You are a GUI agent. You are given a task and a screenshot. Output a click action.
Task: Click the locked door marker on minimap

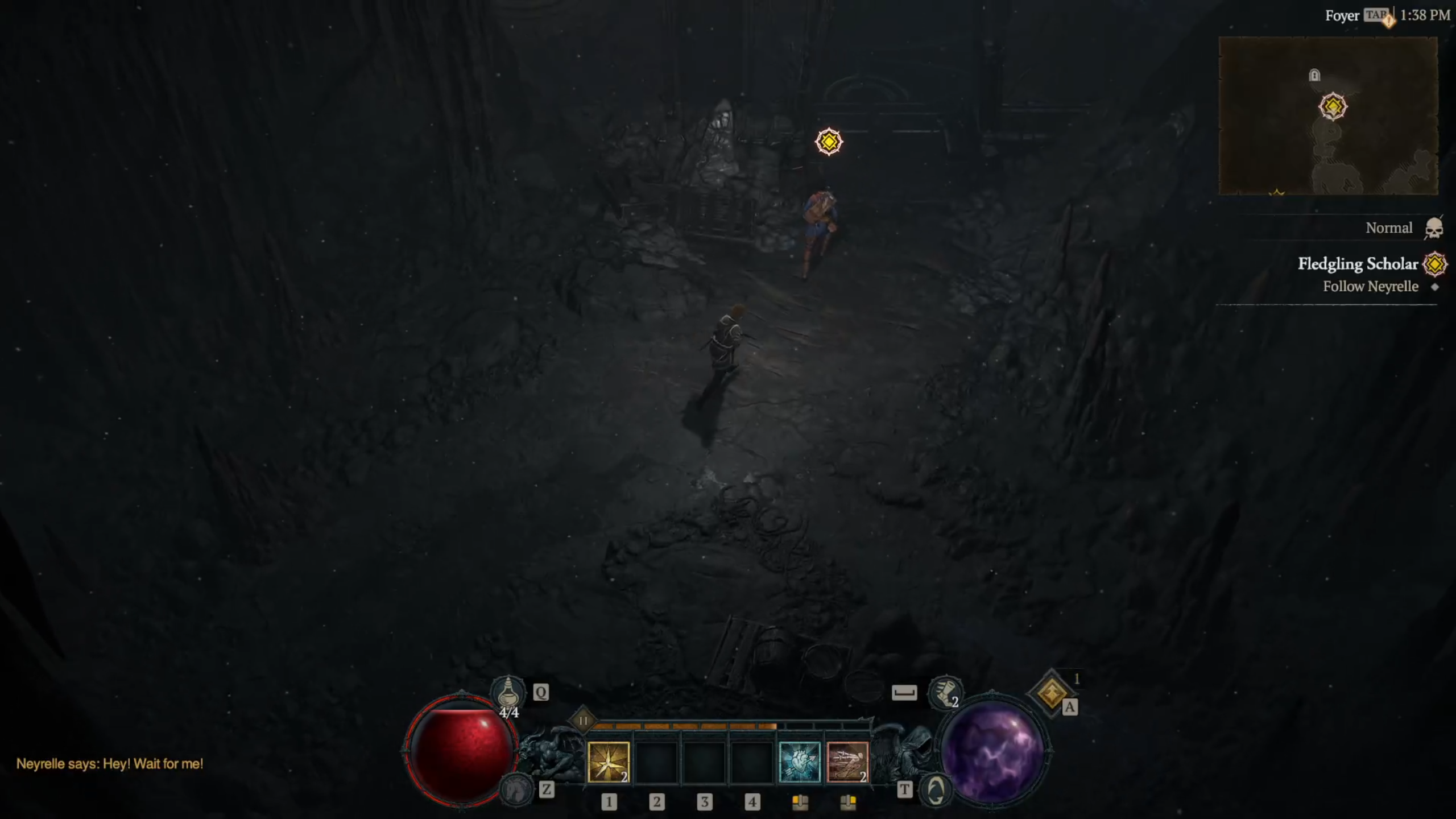tap(1314, 75)
